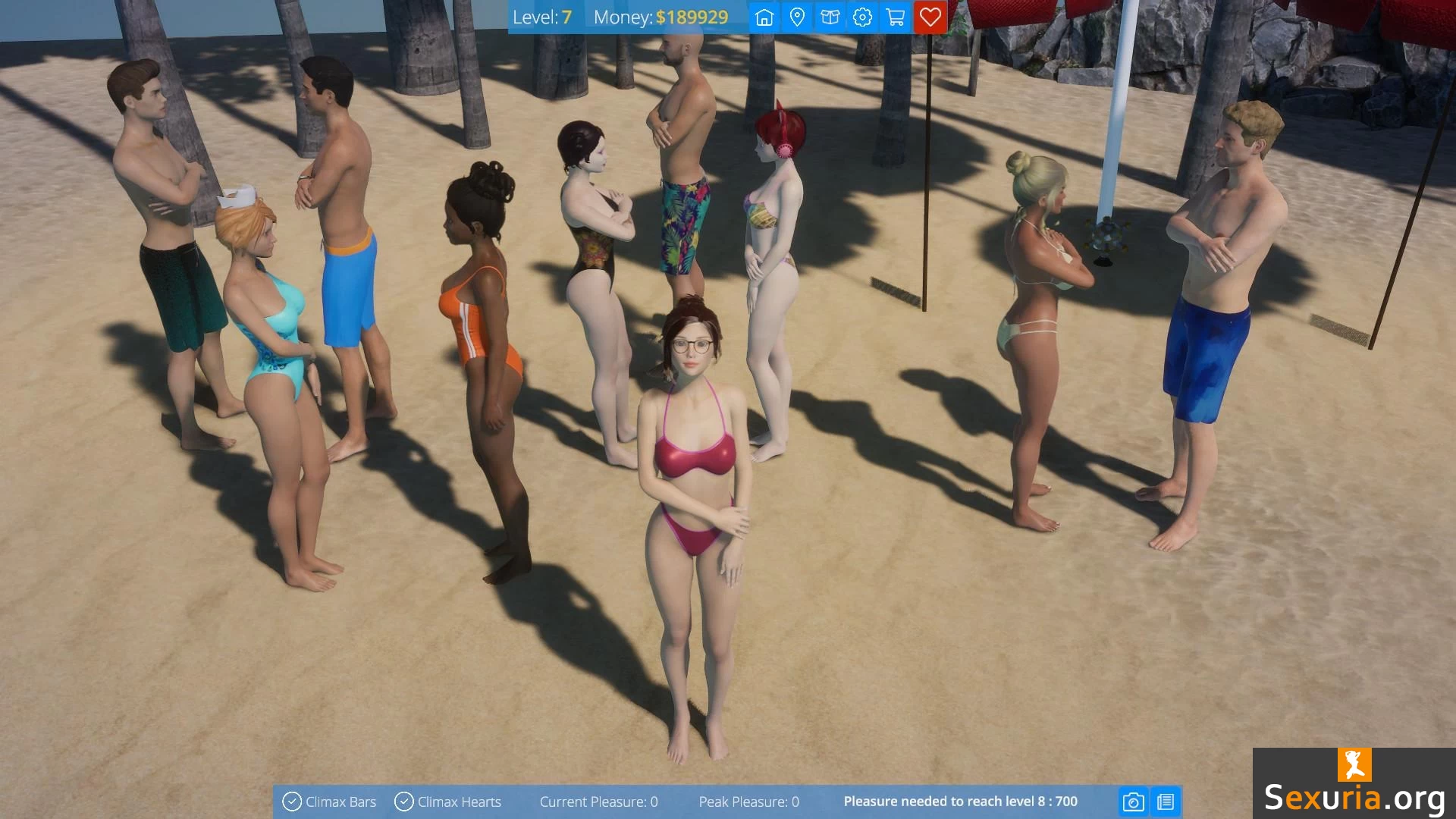
Task: Open the list panel icon
Action: (x=1166, y=802)
